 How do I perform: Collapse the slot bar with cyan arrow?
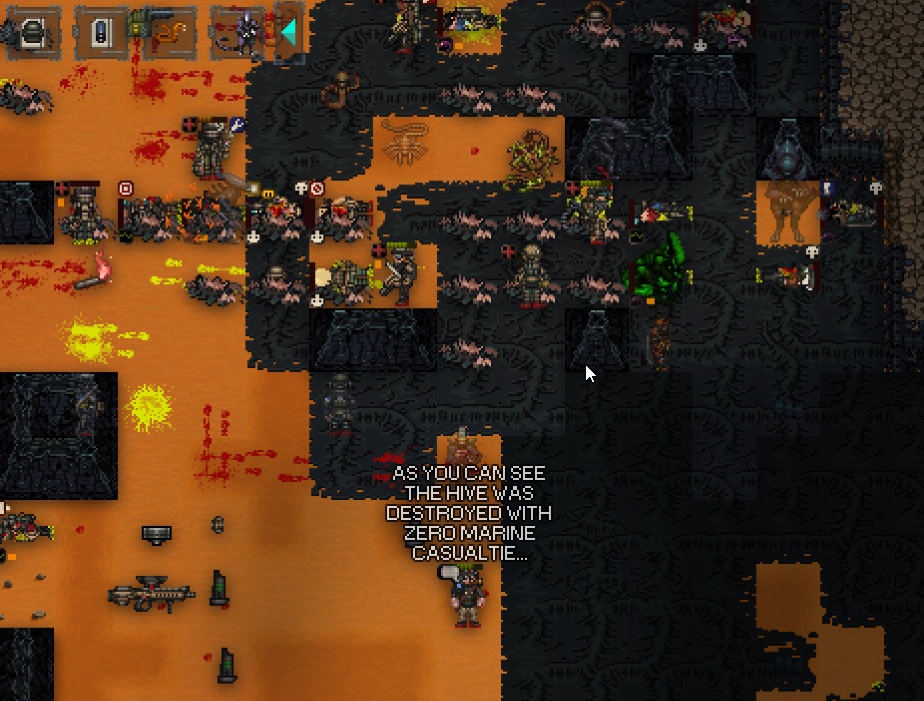coord(289,33)
